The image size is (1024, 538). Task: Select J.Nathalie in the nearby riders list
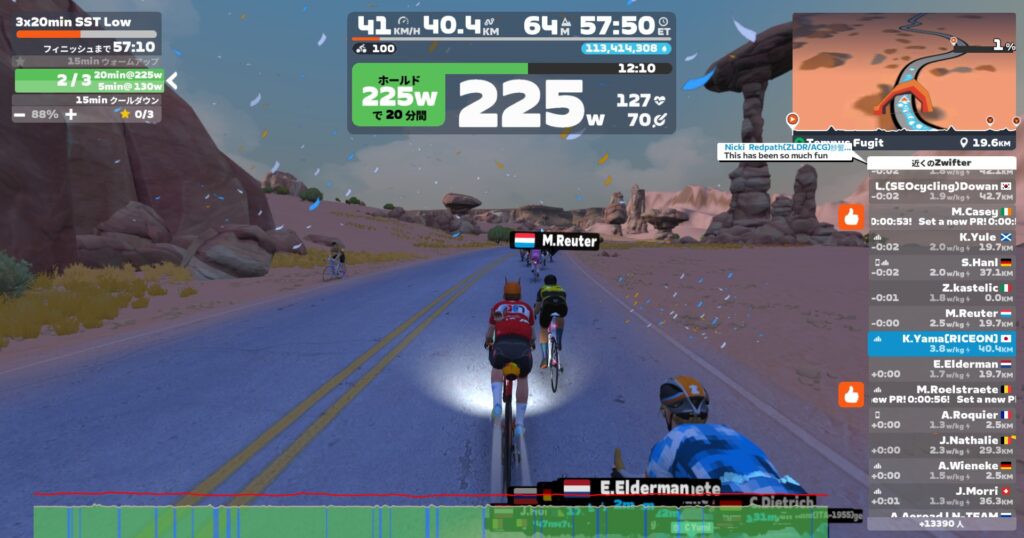click(x=942, y=445)
